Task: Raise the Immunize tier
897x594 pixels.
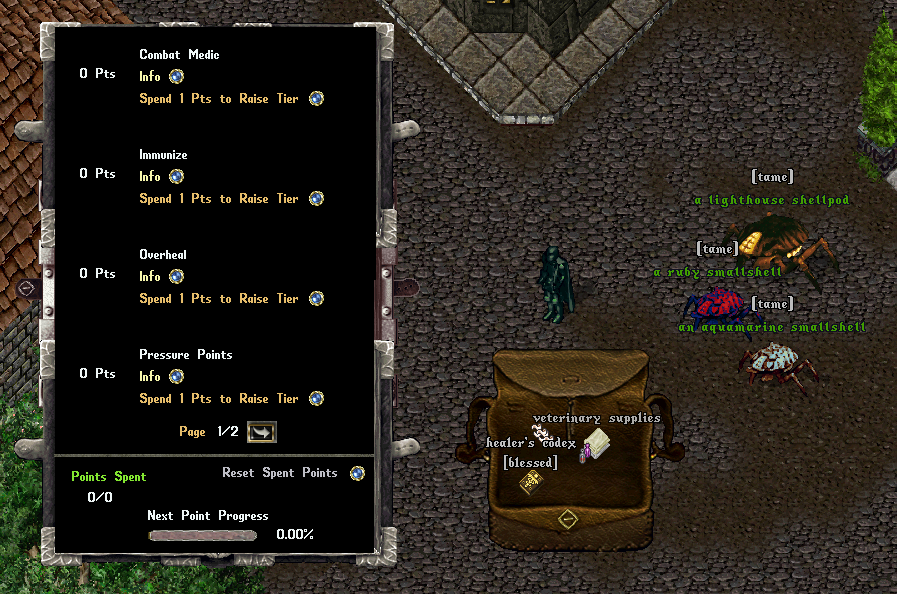Action: (x=316, y=198)
